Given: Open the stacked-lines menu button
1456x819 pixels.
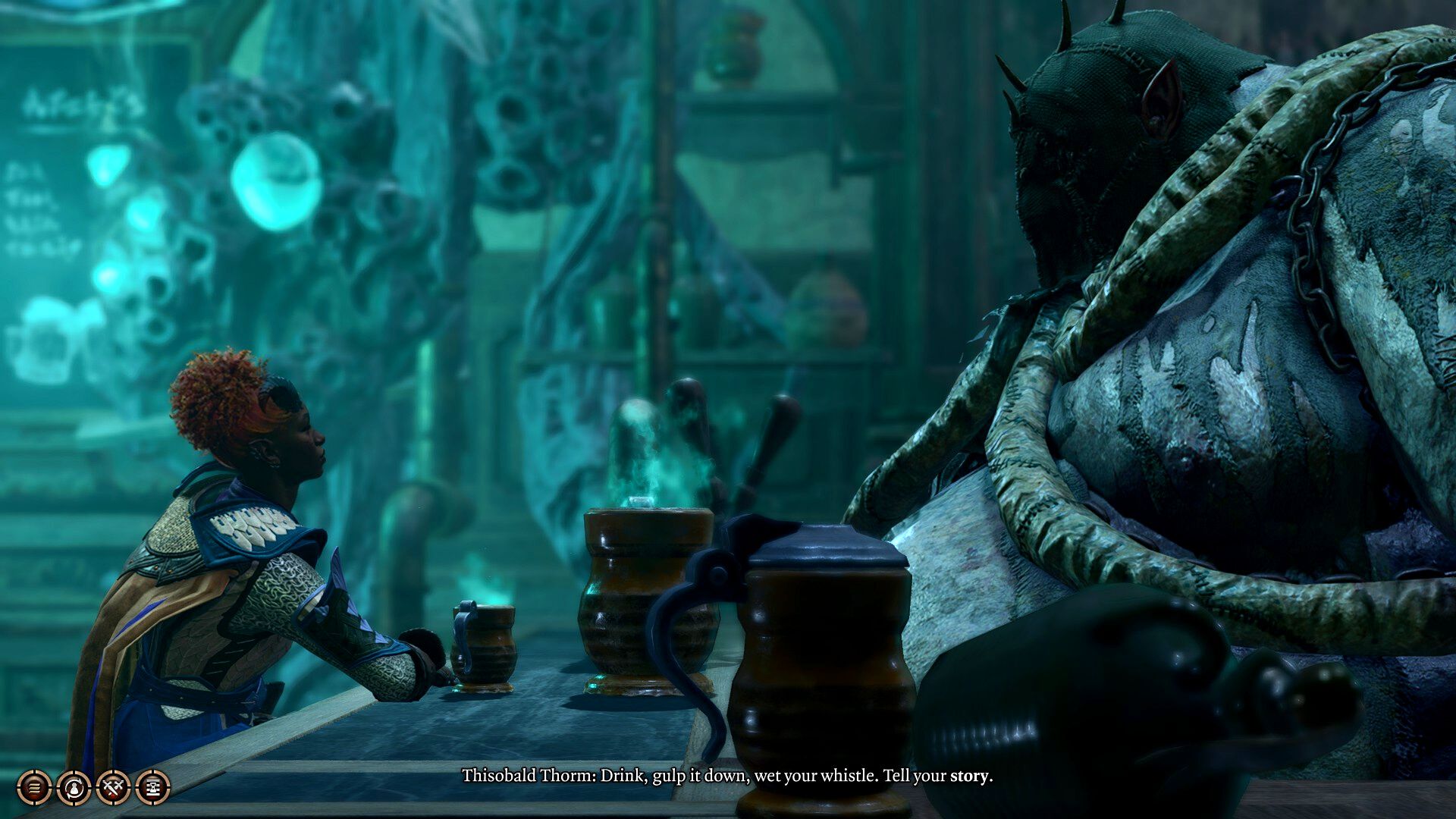Looking at the screenshot, I should click(x=34, y=788).
